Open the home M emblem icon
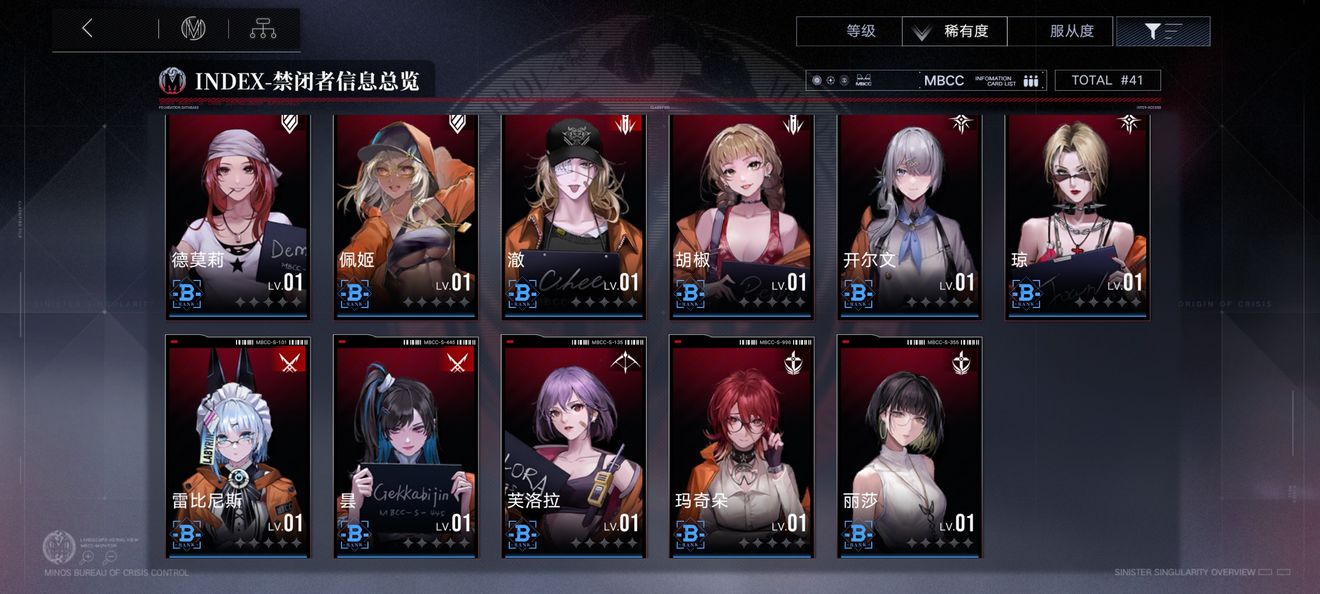 pos(193,29)
